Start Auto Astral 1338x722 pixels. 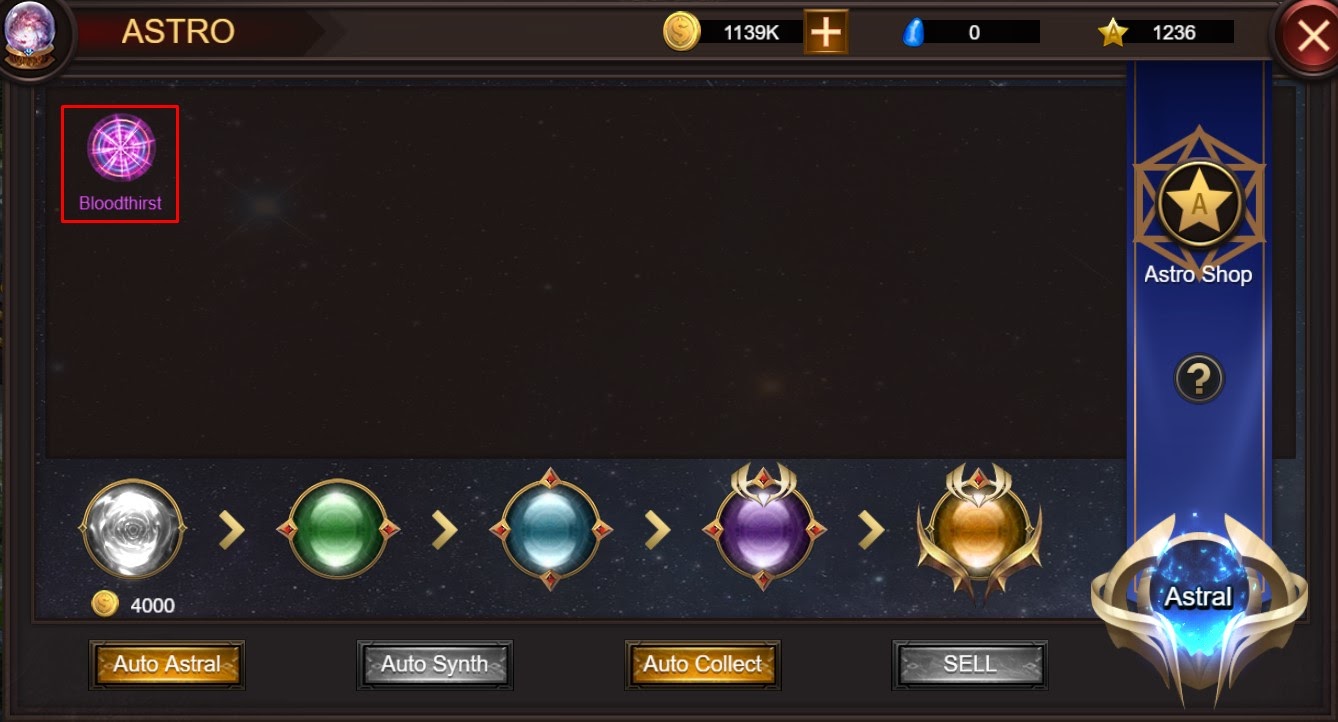point(167,664)
